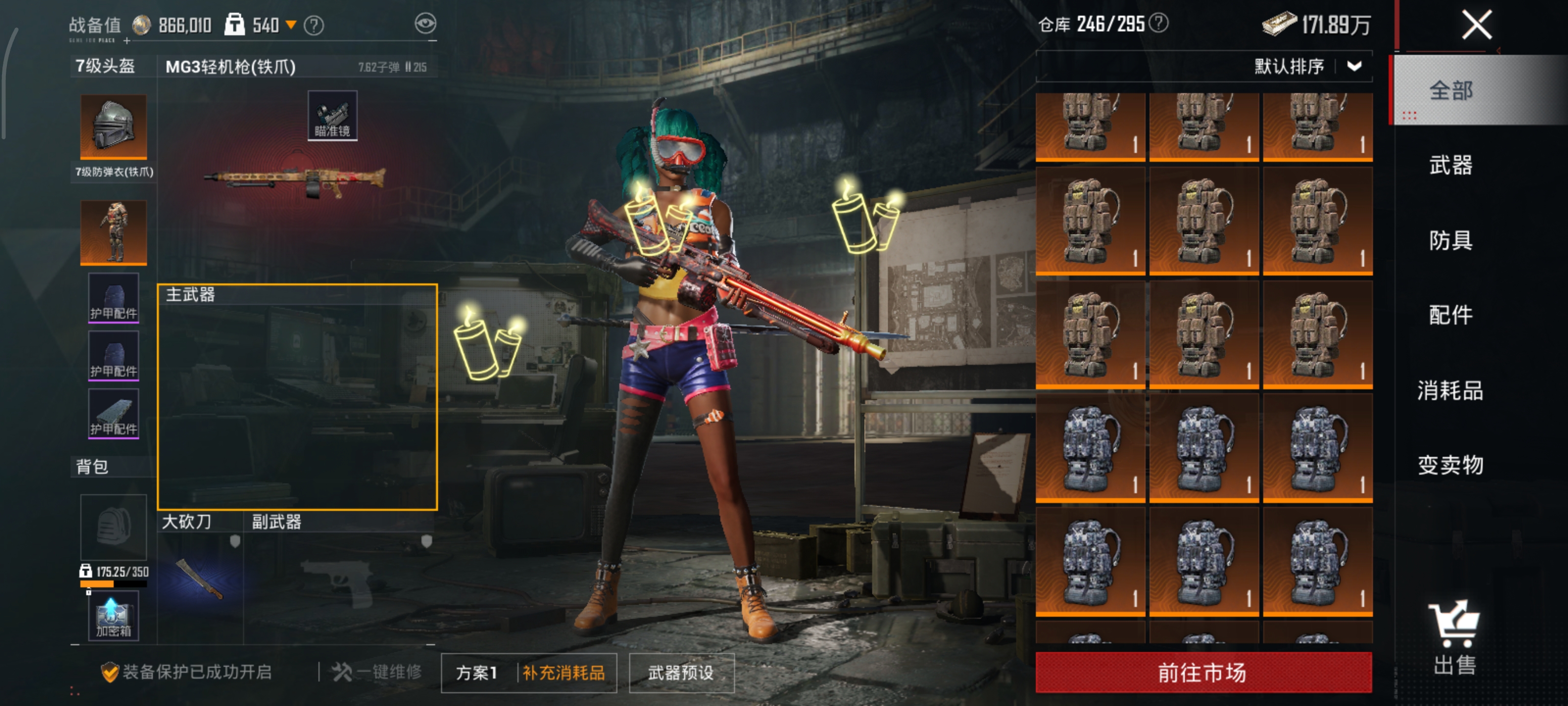Go to market via 前往市场

coord(1203,673)
